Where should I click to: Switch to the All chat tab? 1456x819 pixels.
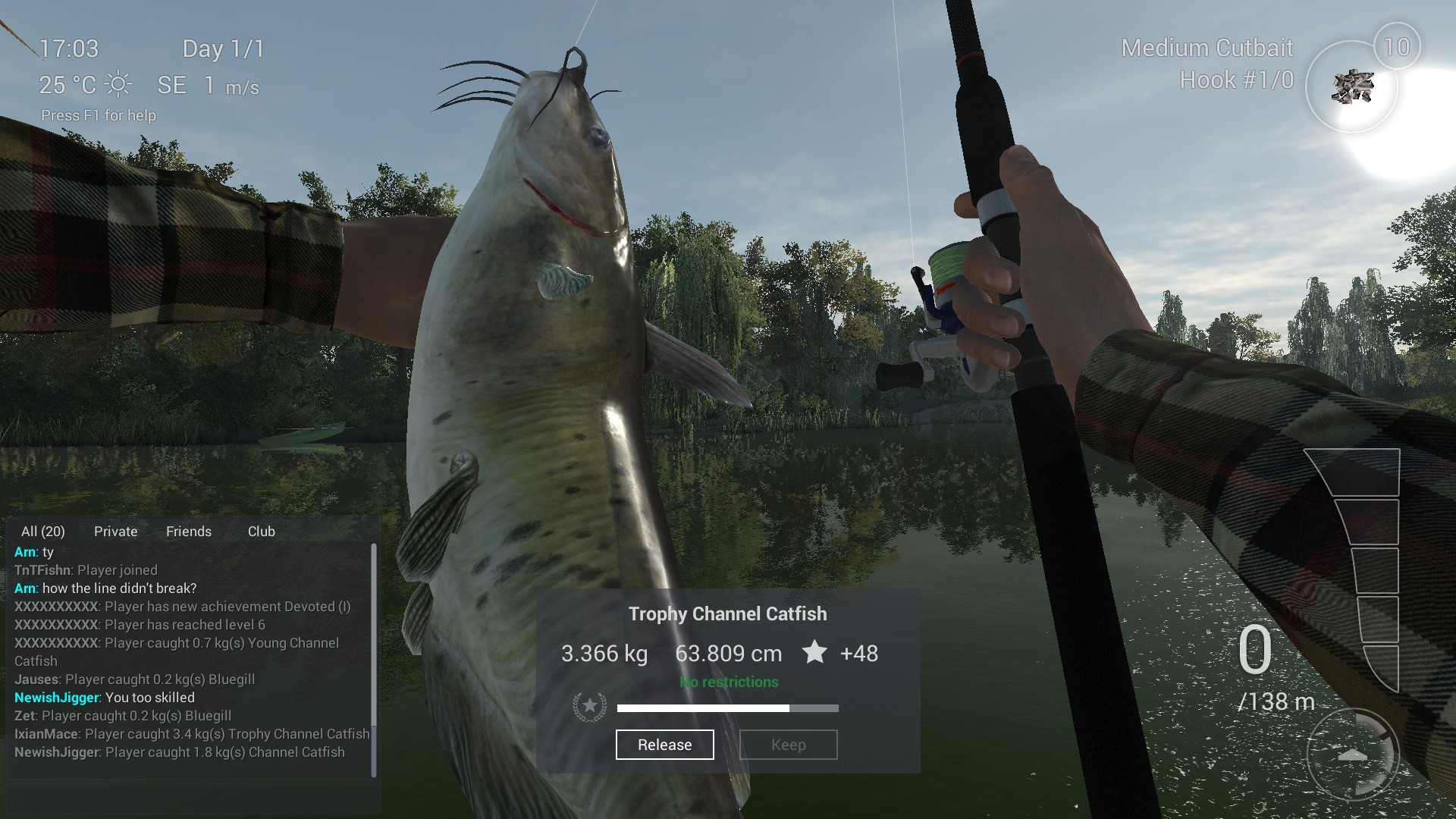tap(43, 532)
